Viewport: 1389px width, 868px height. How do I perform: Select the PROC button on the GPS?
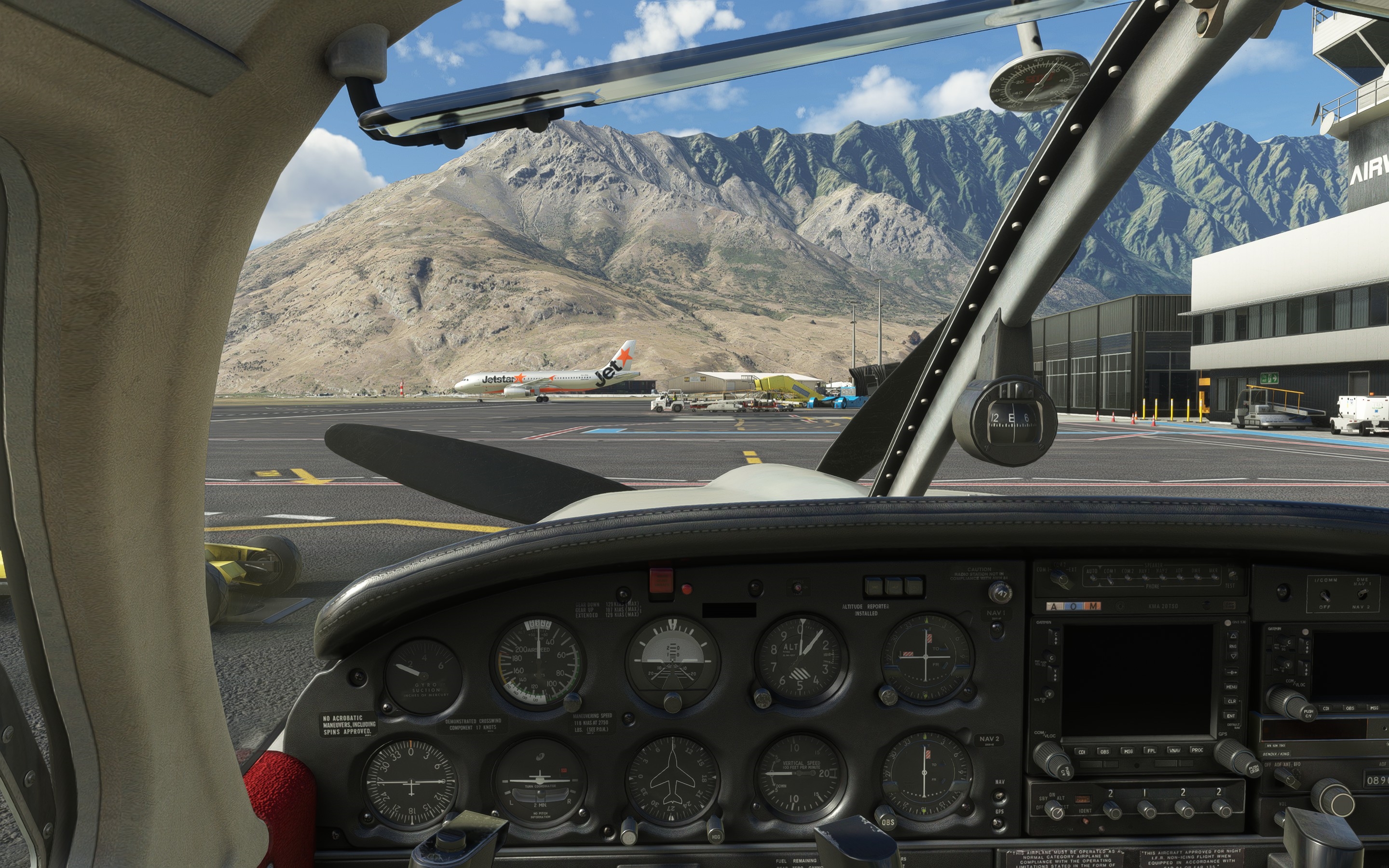pos(1197,749)
